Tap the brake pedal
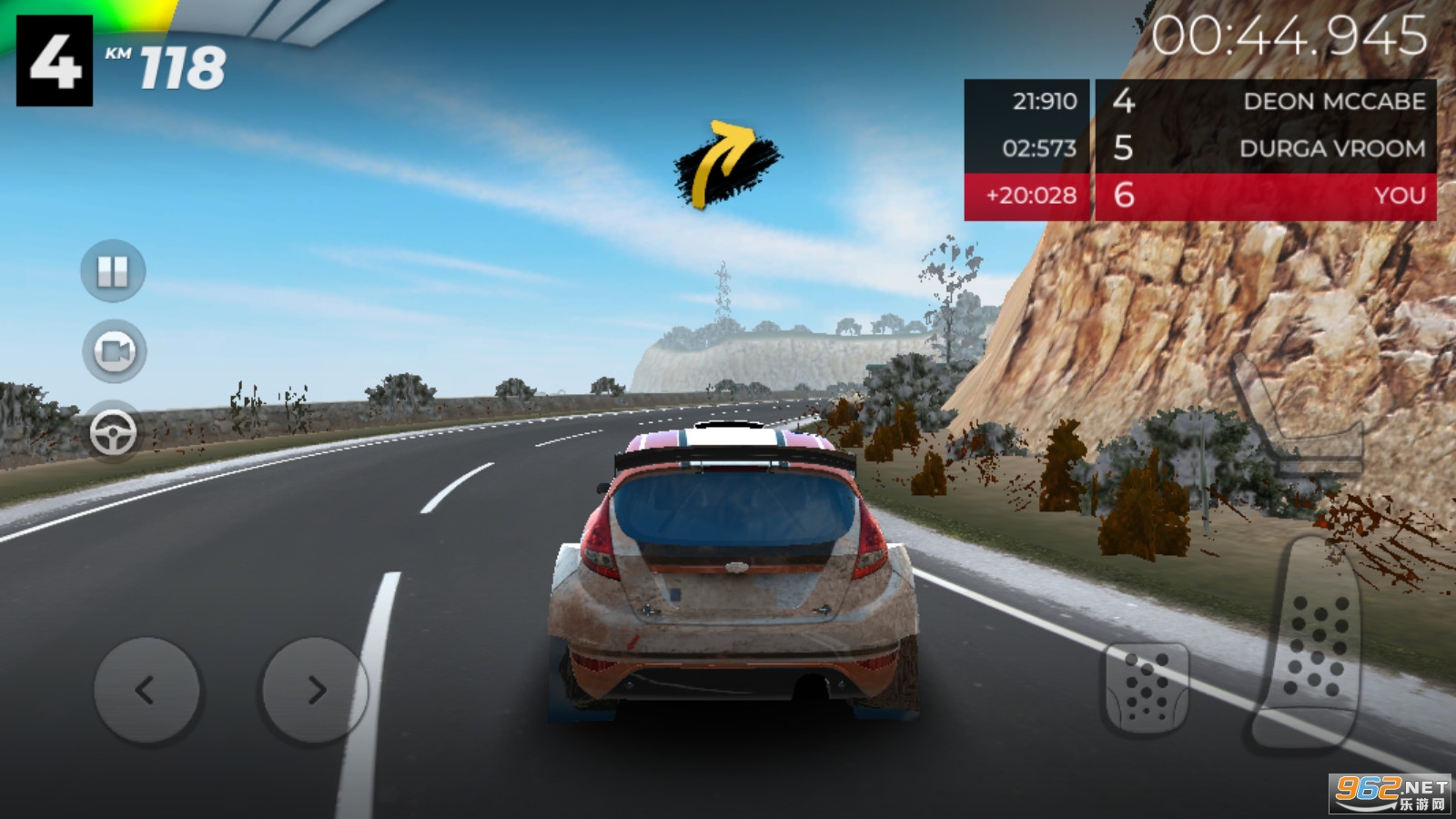 [1146, 688]
